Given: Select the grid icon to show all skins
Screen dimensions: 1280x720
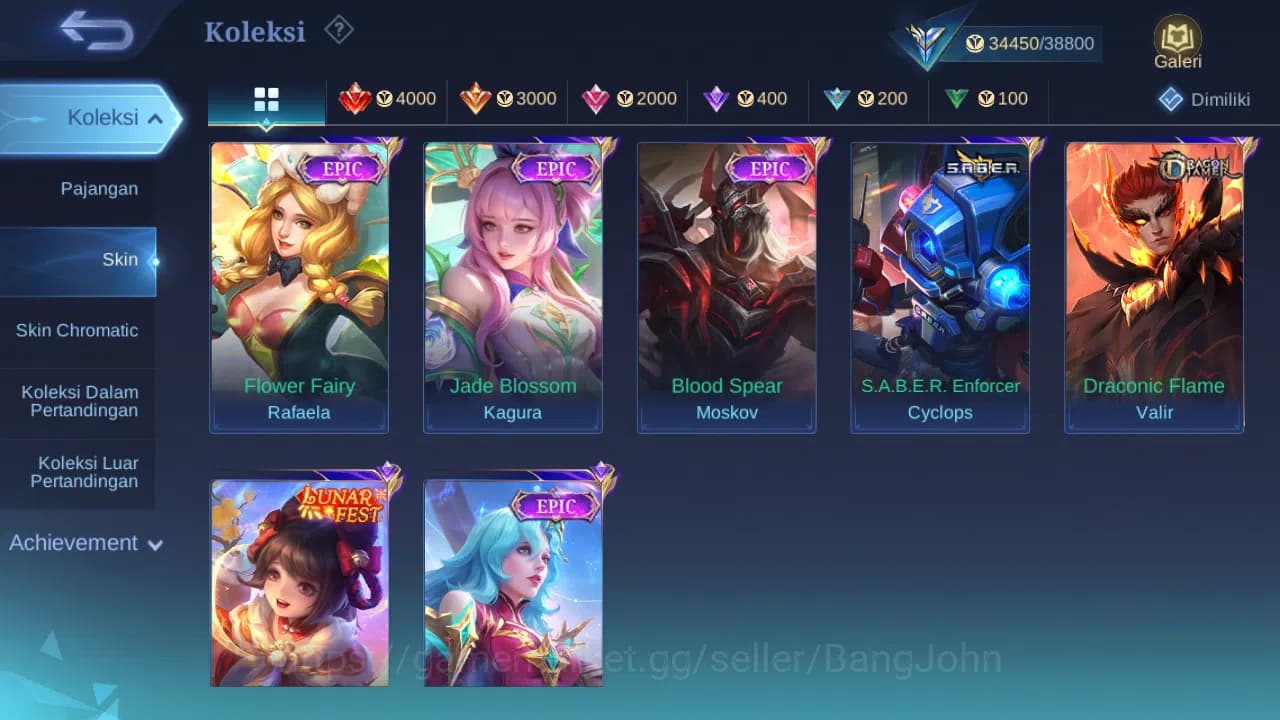Looking at the screenshot, I should pyautogui.click(x=265, y=99).
